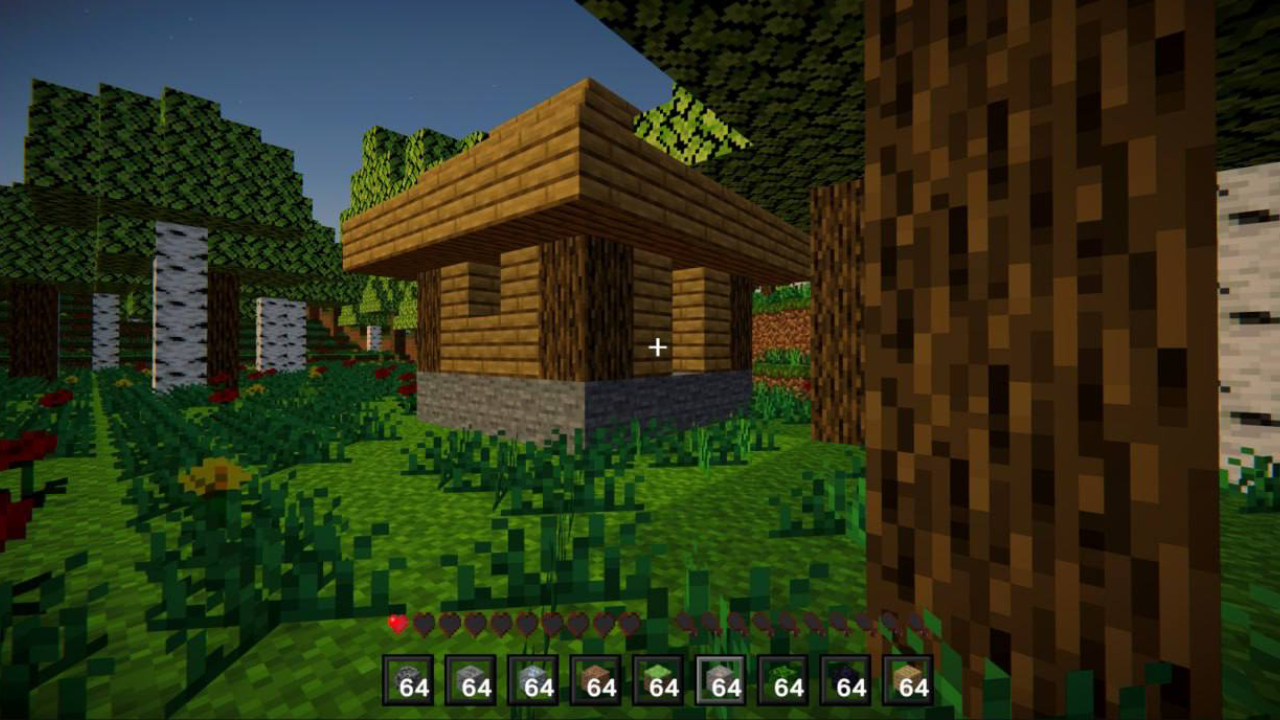1280x720 pixels.
Task: Choose the bluish-white ore block slot
Action: pos(533,680)
